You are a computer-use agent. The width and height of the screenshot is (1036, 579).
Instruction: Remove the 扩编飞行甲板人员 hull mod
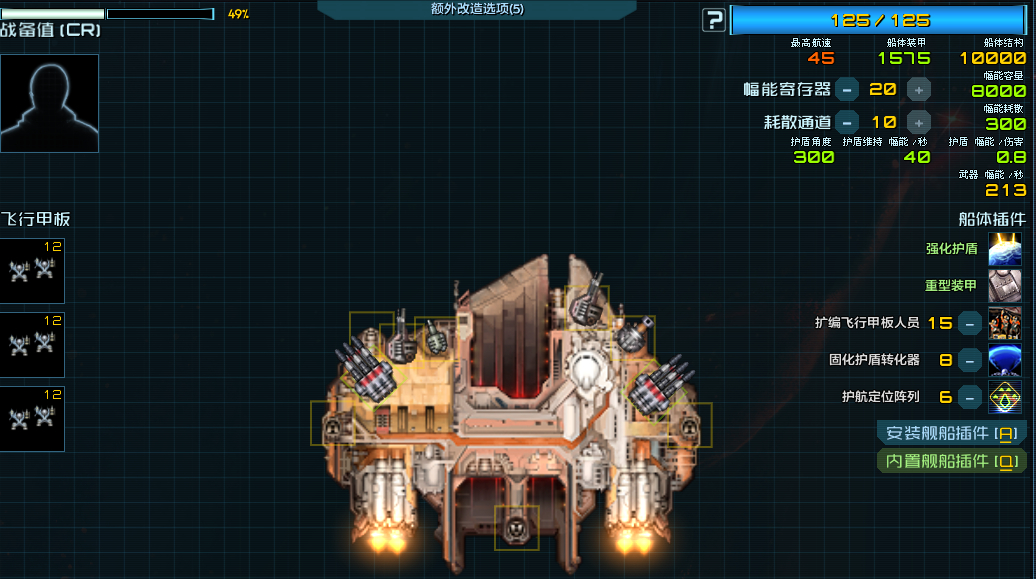(969, 323)
